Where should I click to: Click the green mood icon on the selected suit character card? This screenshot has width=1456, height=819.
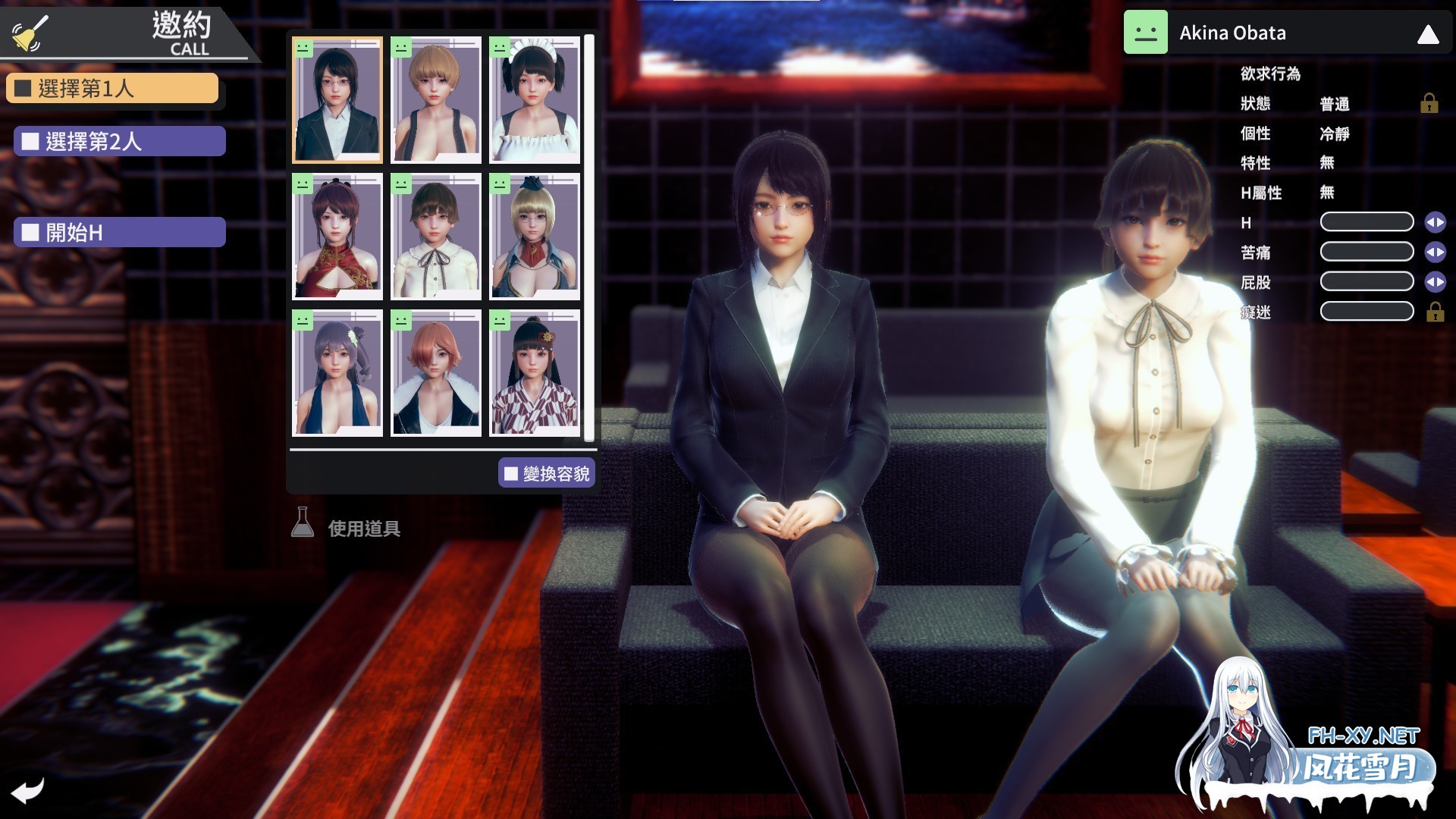304,48
